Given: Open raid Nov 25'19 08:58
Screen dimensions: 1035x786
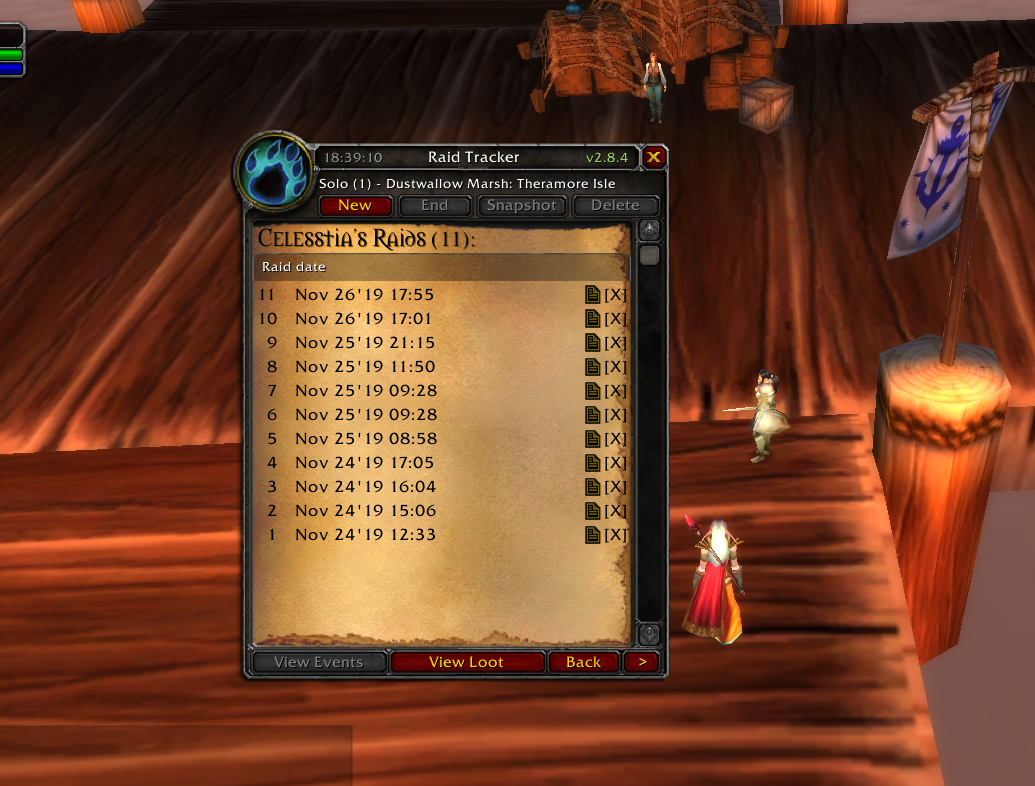Looking at the screenshot, I should click(364, 439).
